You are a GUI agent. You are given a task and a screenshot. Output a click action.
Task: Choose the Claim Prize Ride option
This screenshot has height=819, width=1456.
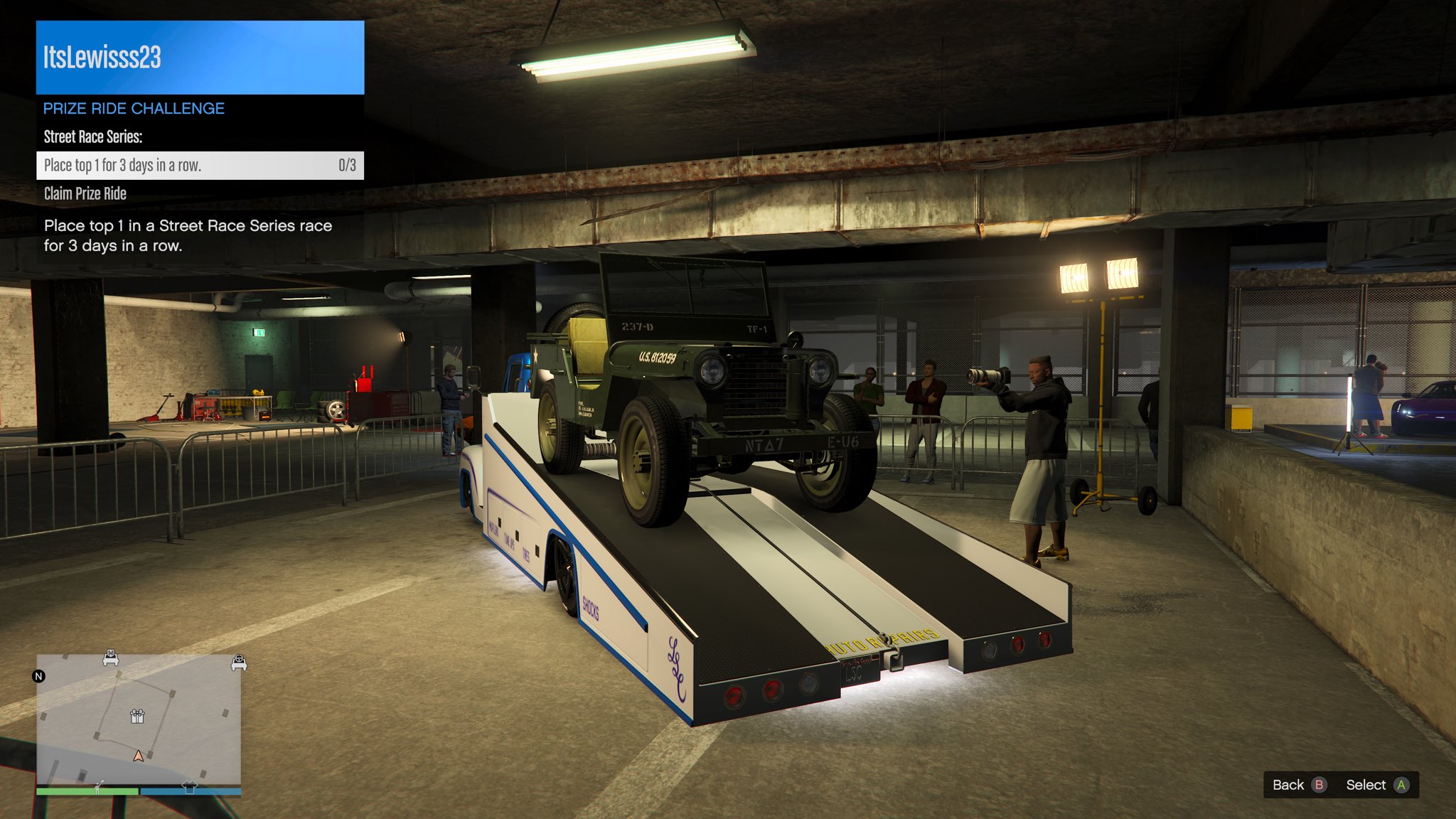(85, 193)
